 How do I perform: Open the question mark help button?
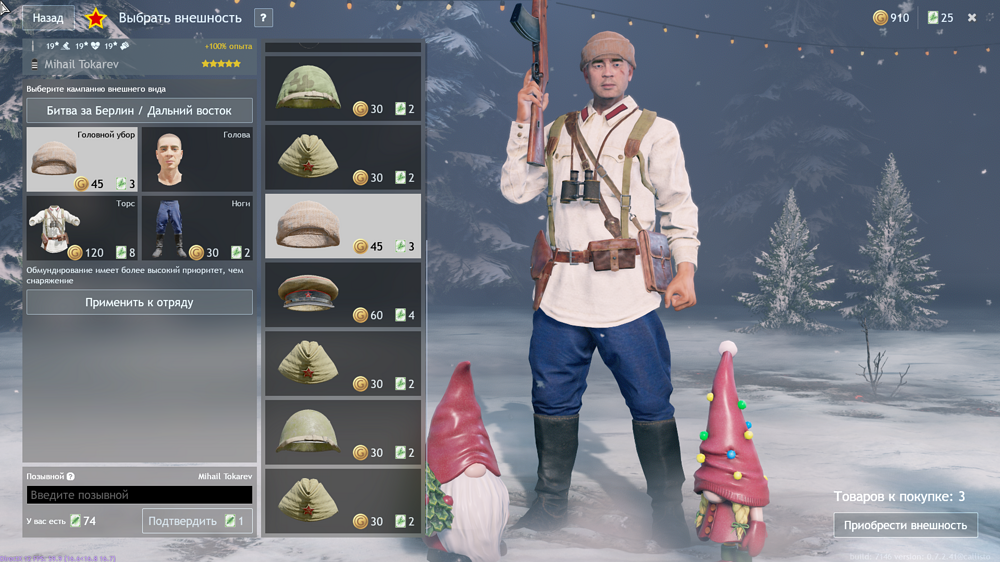[x=264, y=18]
